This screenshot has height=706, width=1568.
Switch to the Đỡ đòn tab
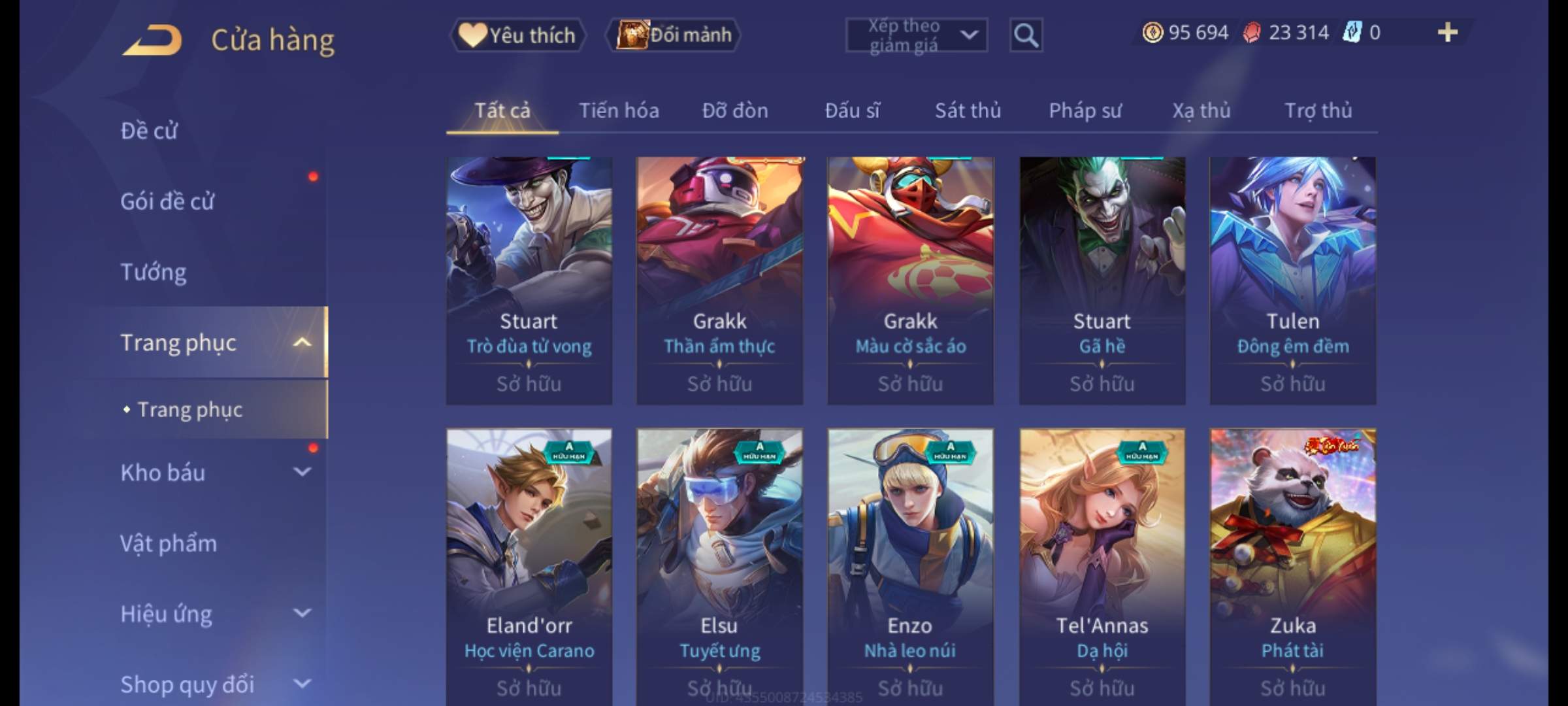pos(735,110)
